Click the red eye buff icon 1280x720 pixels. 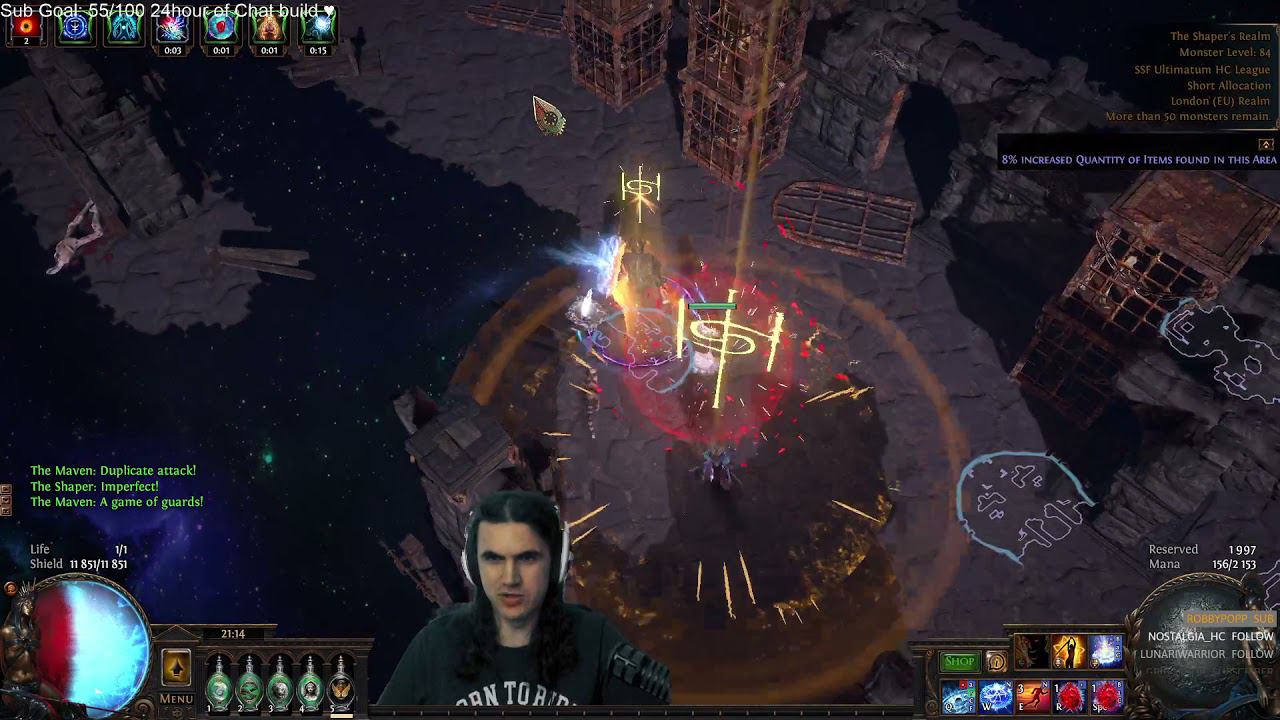point(26,27)
